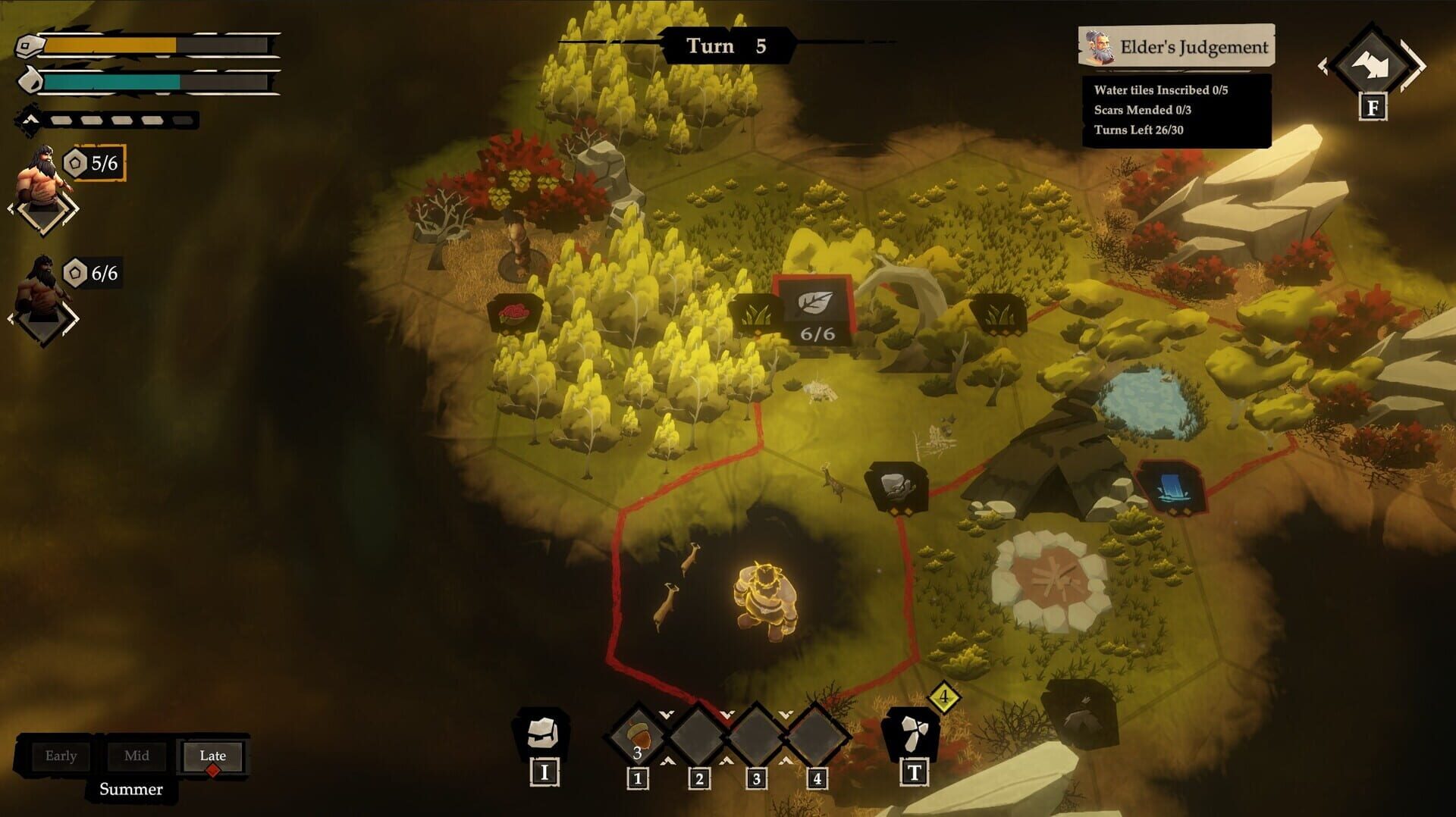Switch to the Late season tab
This screenshot has height=817, width=1456.
(x=212, y=756)
